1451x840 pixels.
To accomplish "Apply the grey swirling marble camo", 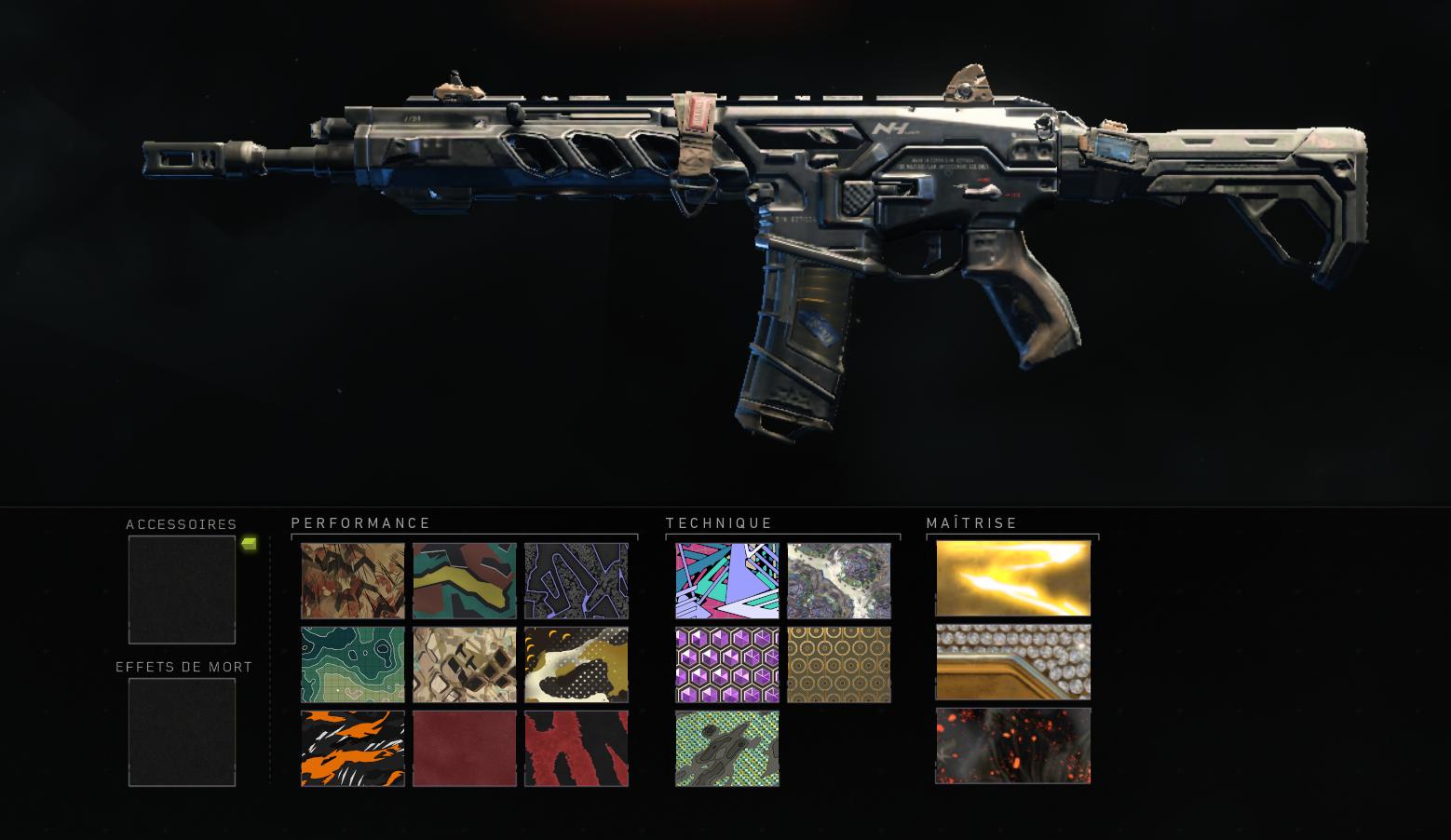I will click(839, 581).
